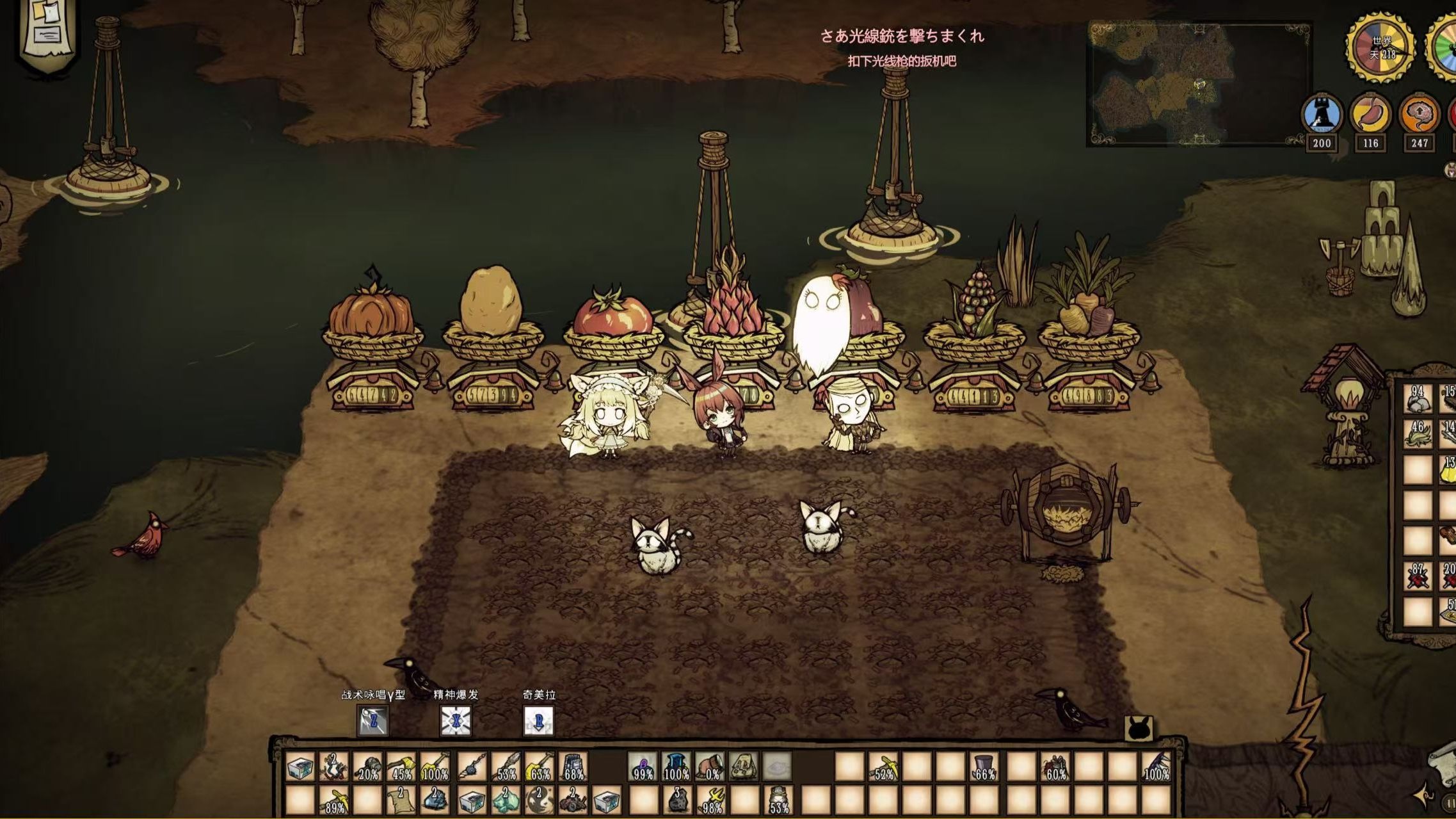Click the black rabbit silhouette icon
The height and width of the screenshot is (819, 1456).
1139,729
